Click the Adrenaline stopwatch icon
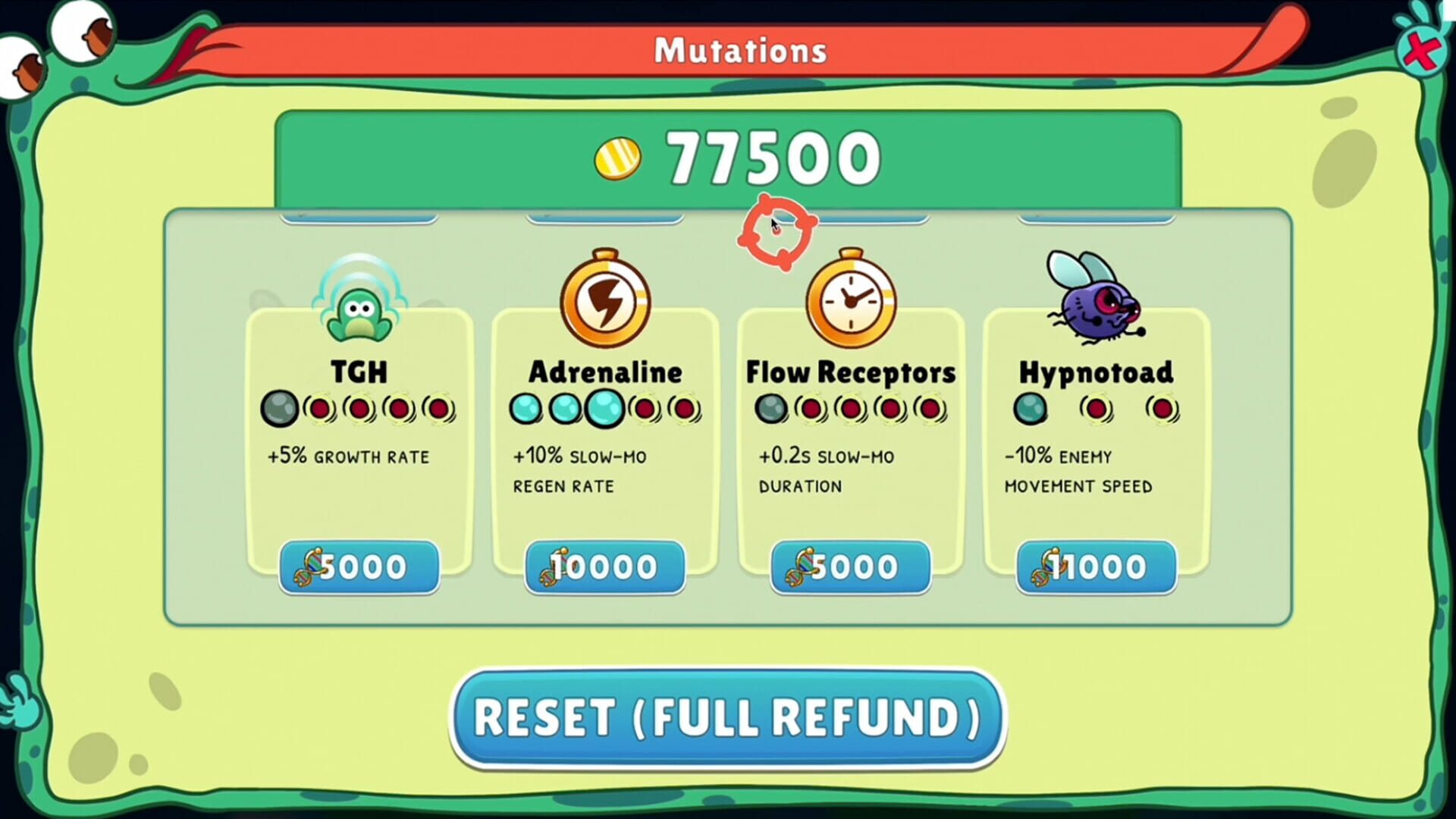 pos(604,301)
